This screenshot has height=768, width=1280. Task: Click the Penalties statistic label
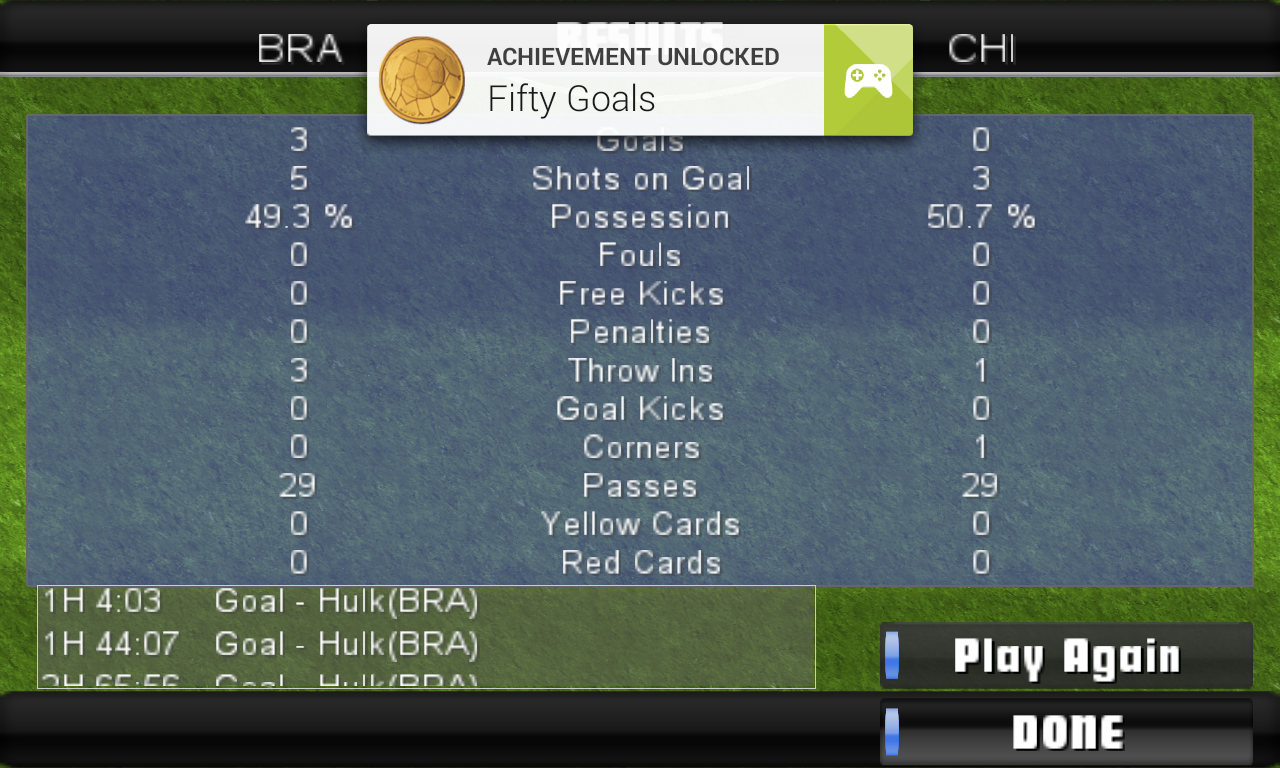point(640,332)
